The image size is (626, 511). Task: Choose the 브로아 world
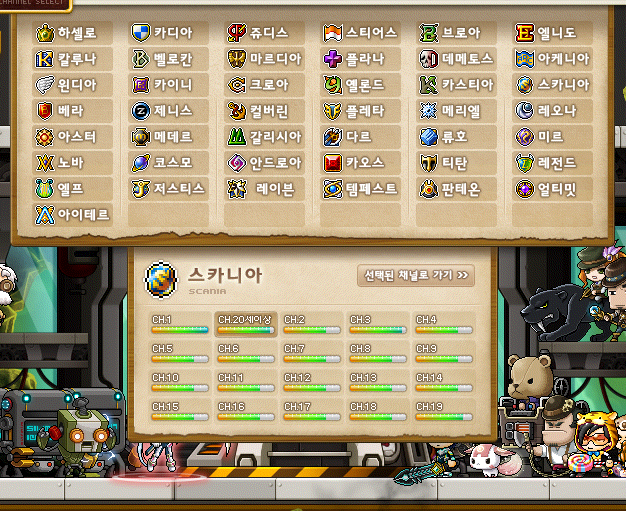[457, 33]
